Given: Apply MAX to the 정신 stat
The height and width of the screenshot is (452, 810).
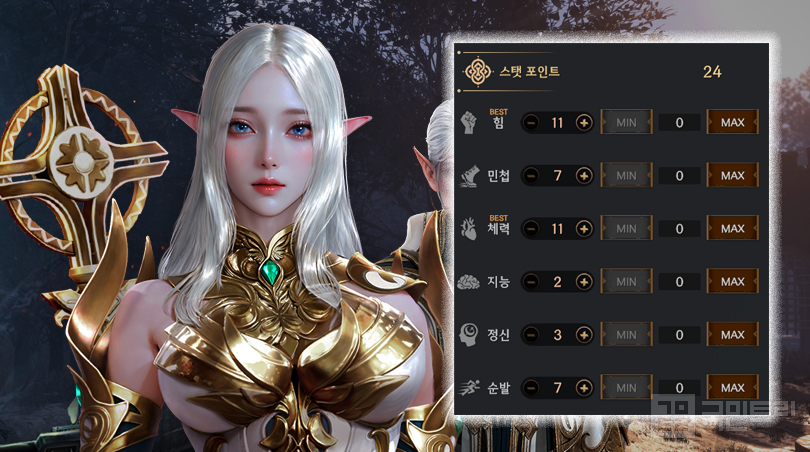Looking at the screenshot, I should [x=732, y=335].
